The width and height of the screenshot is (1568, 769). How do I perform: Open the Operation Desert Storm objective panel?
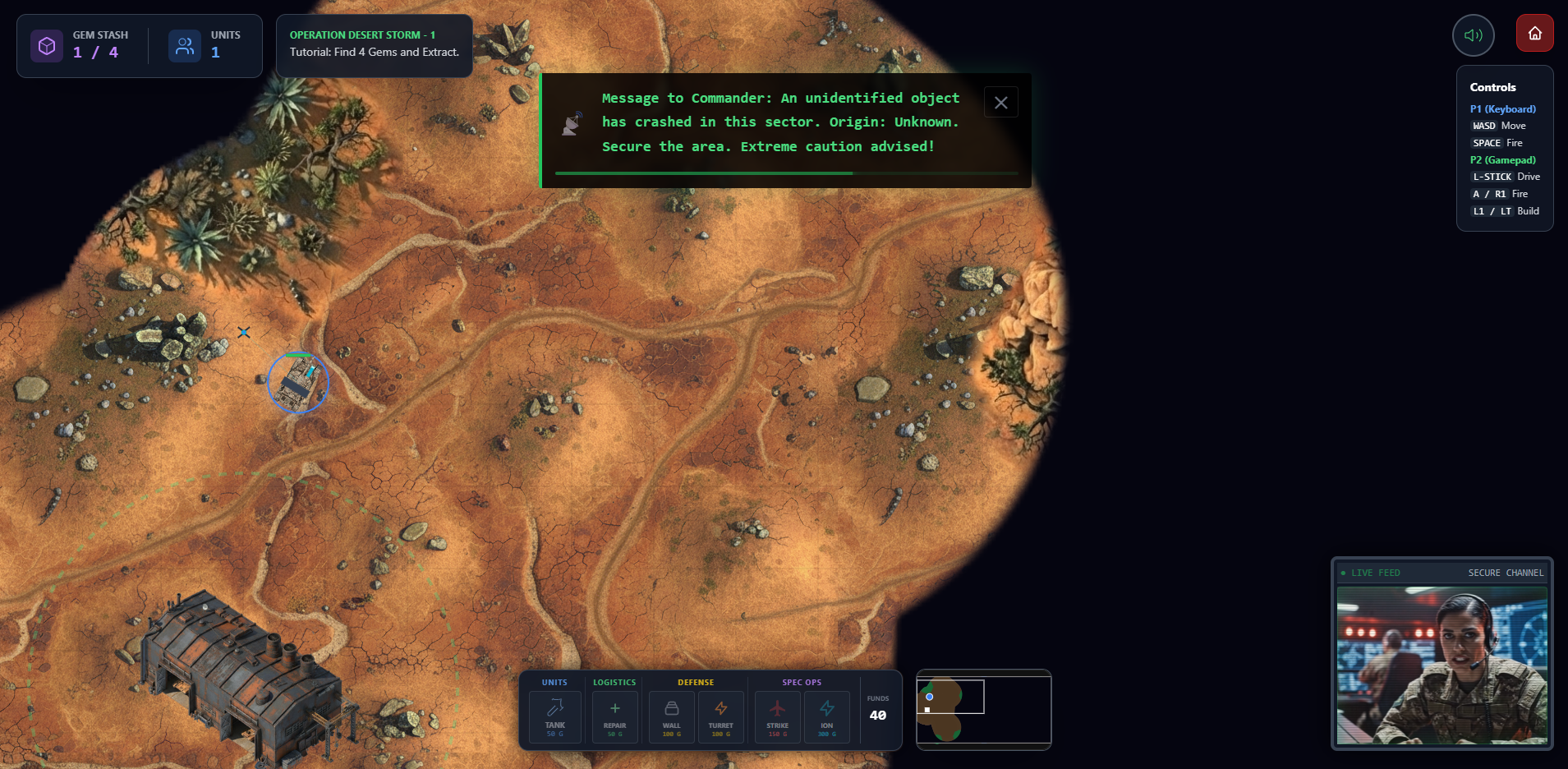(x=374, y=45)
